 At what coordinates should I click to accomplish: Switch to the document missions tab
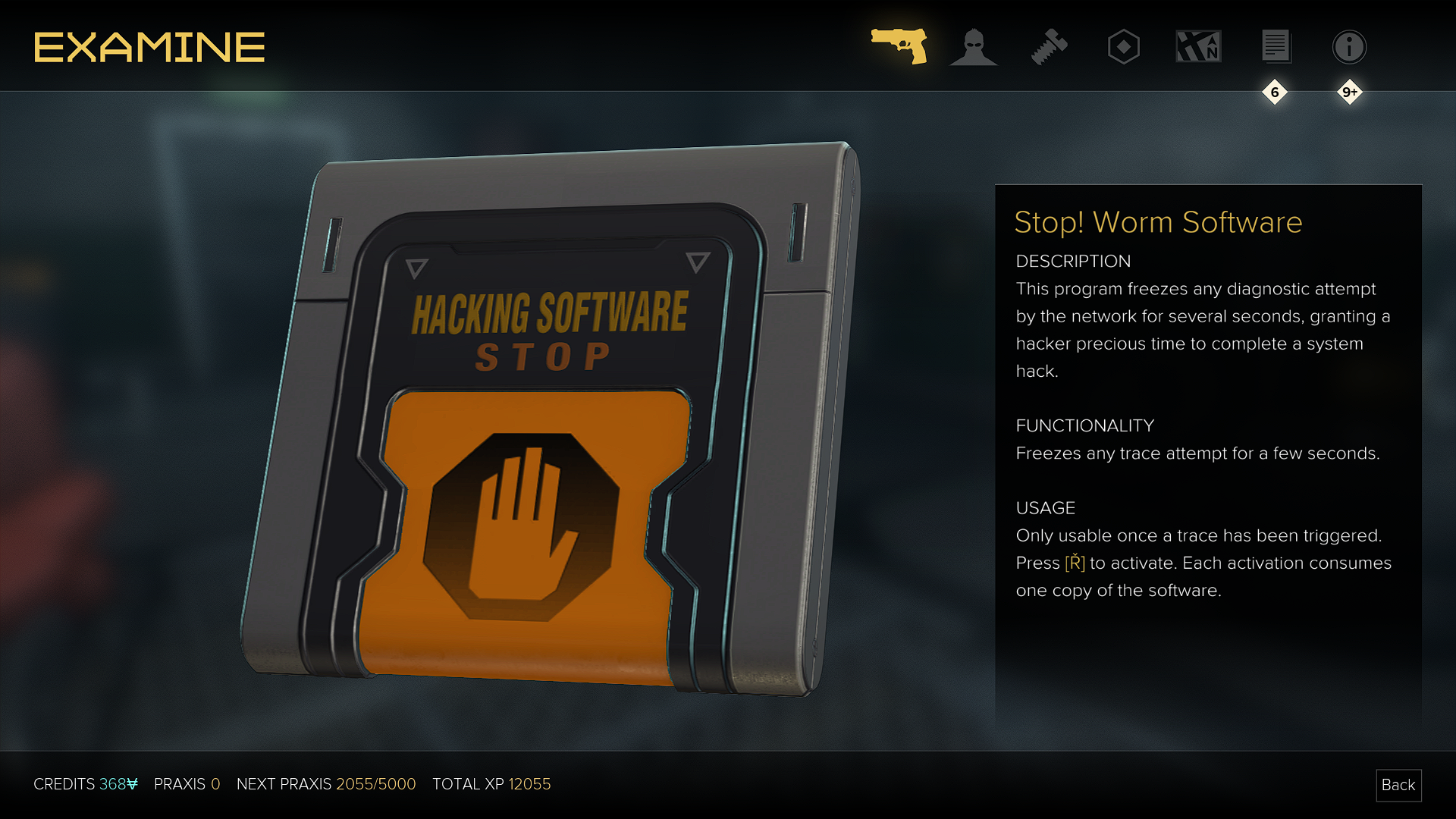coord(1276,47)
